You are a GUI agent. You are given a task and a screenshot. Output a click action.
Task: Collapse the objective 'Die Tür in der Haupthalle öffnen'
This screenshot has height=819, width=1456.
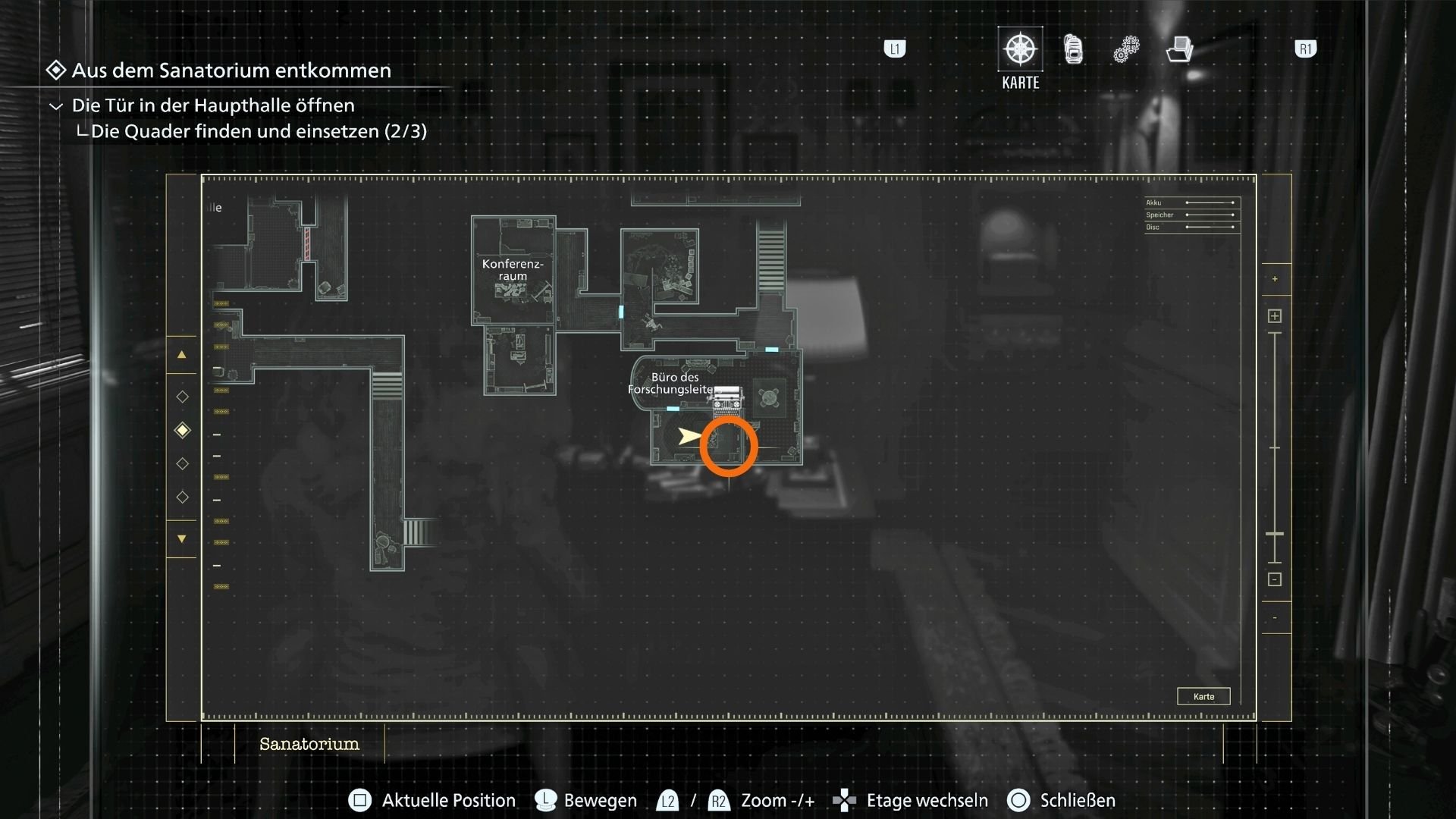tap(54, 105)
